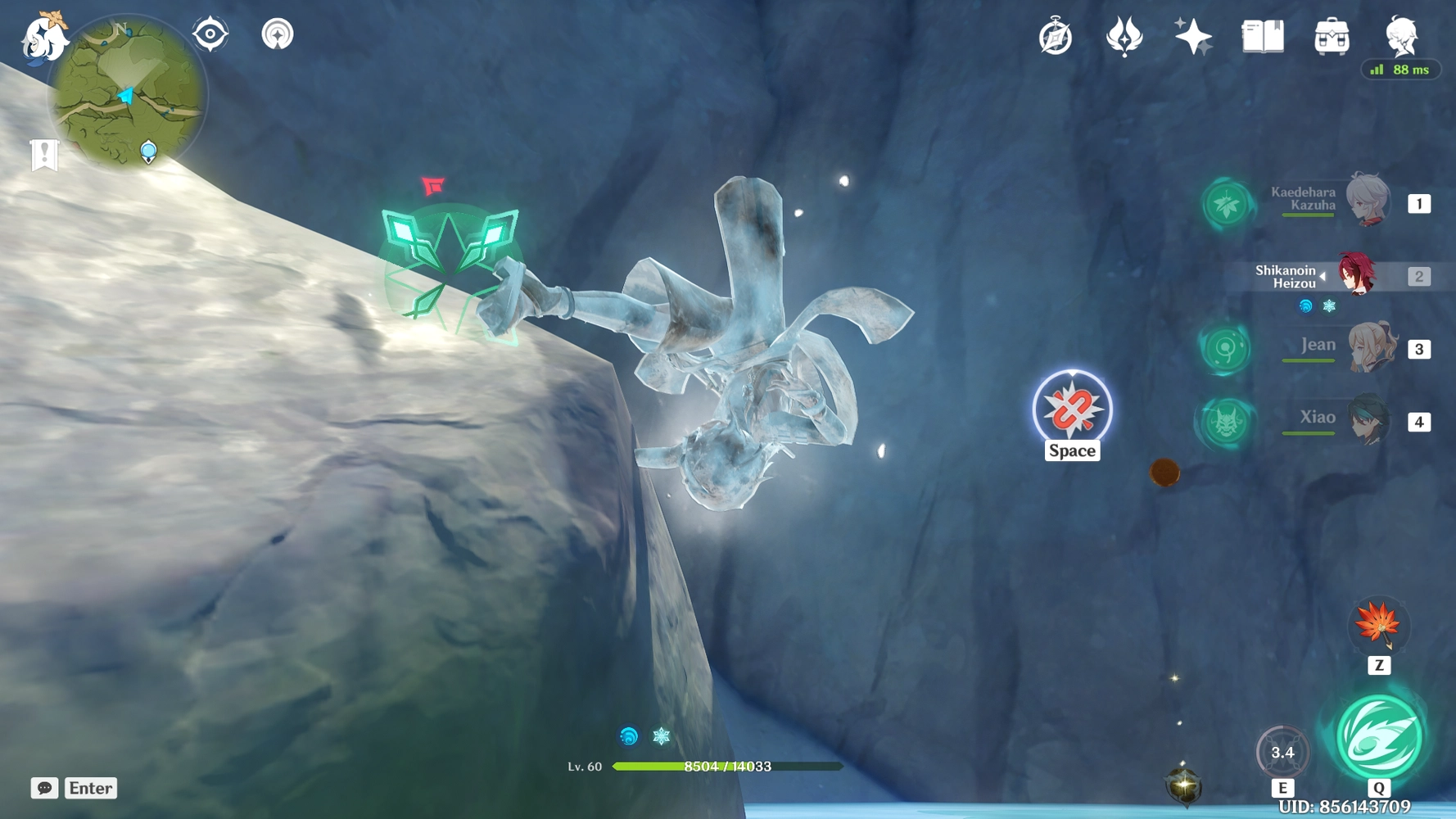Viewport: 1456px width, 819px height.
Task: Open the Inventory backpack
Action: click(x=1332, y=37)
